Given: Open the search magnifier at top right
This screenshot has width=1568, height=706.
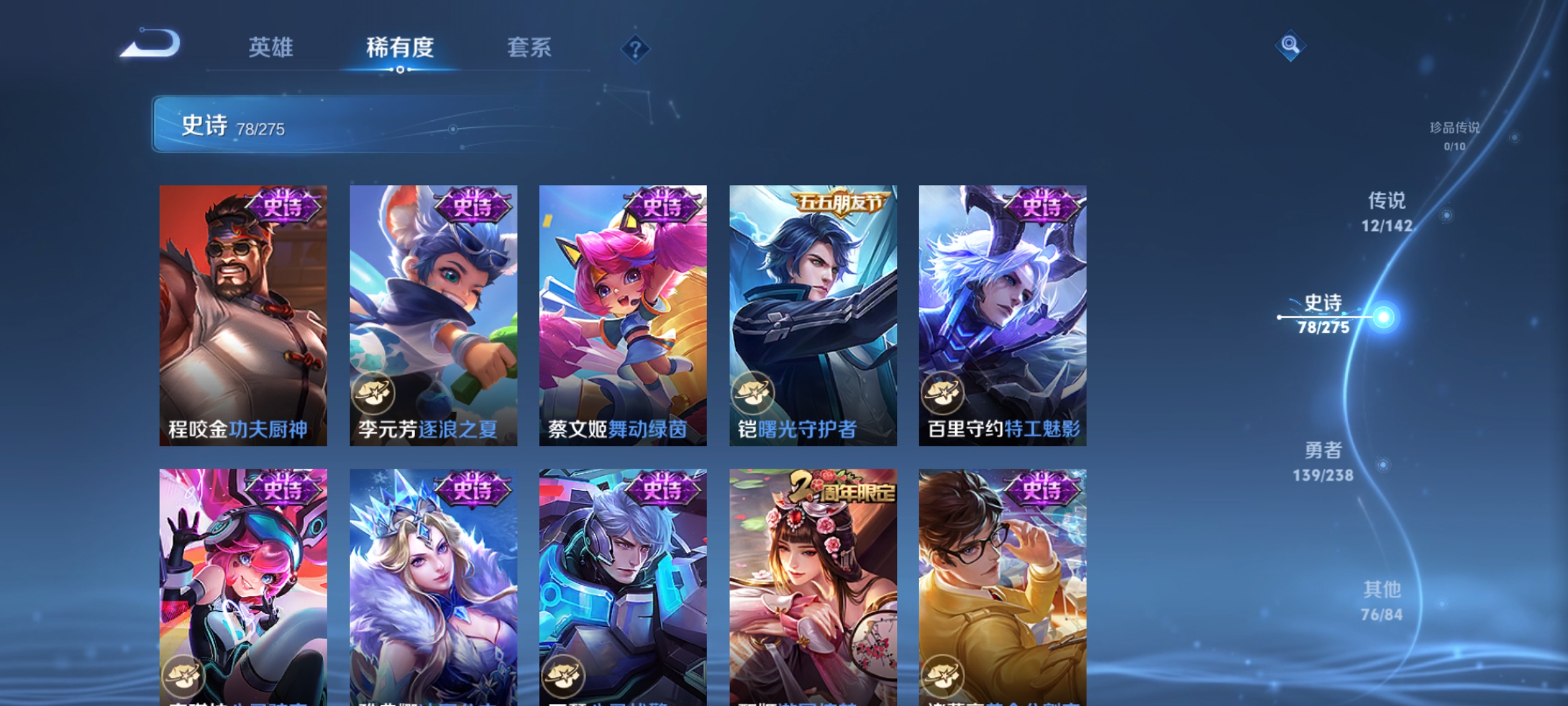Looking at the screenshot, I should point(1290,46).
